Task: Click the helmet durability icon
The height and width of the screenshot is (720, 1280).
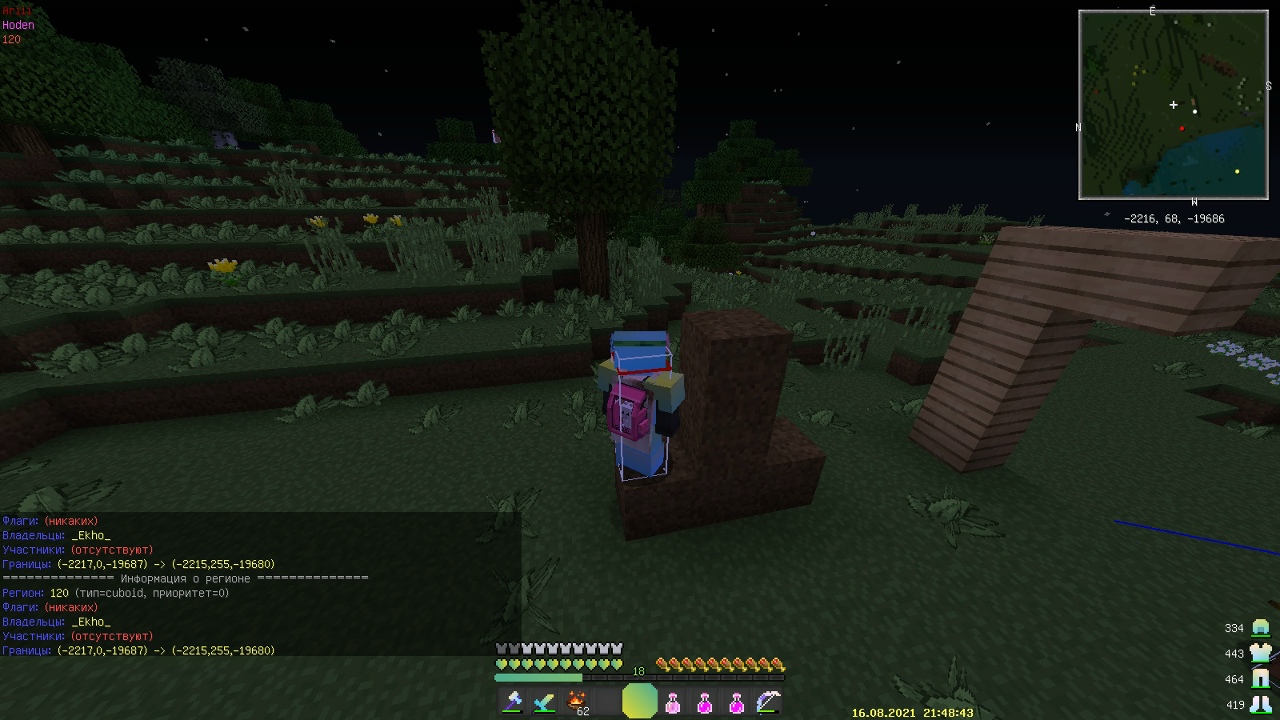Action: click(x=1260, y=628)
